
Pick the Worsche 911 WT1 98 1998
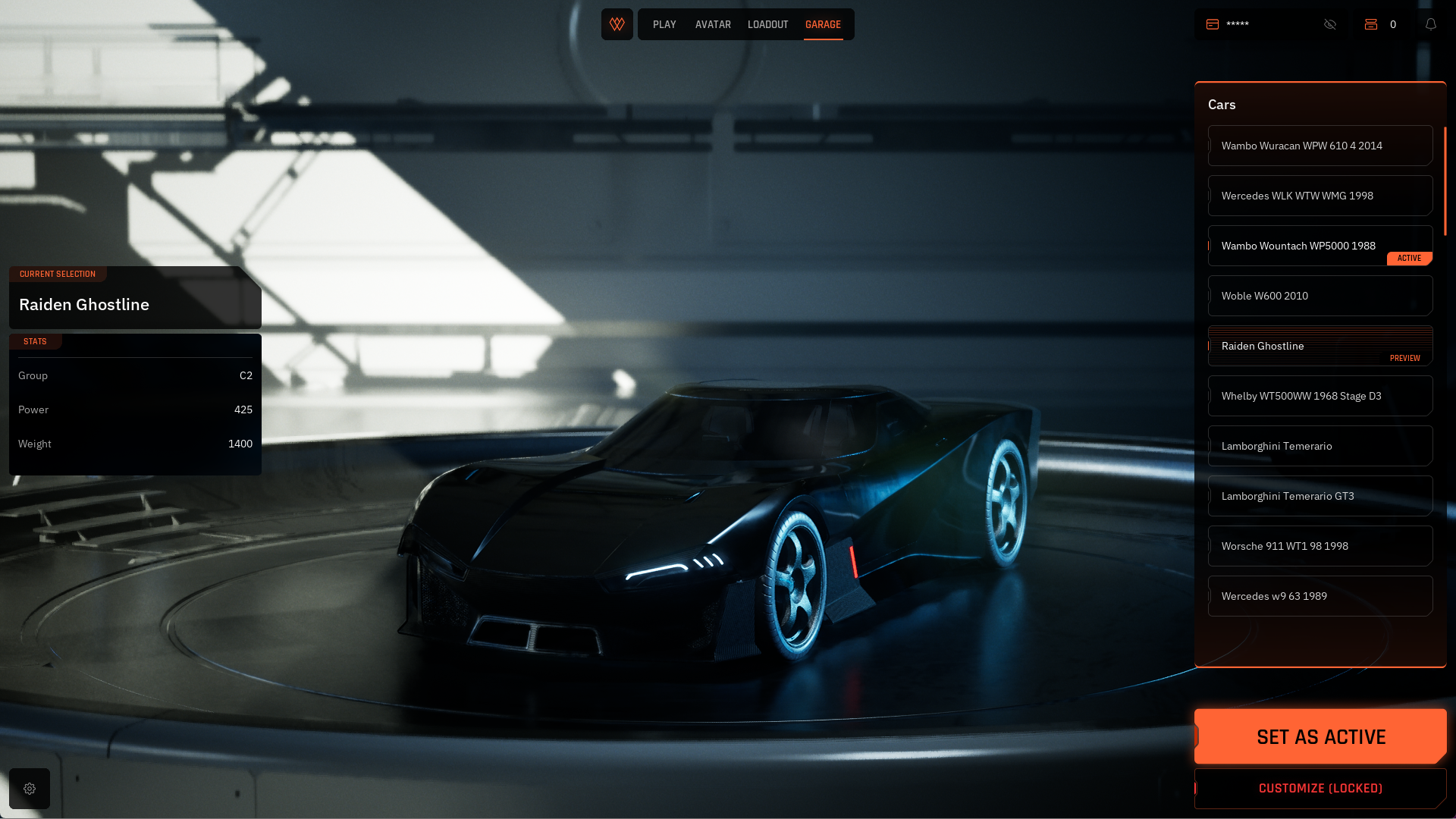pyautogui.click(x=1319, y=546)
